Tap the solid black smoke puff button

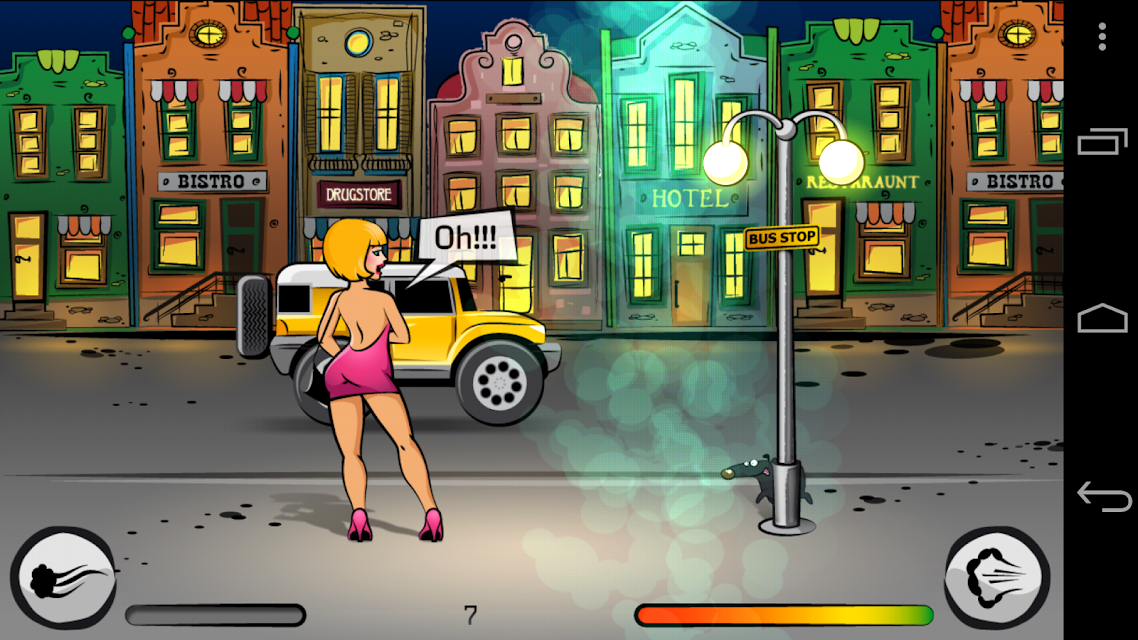63,579
